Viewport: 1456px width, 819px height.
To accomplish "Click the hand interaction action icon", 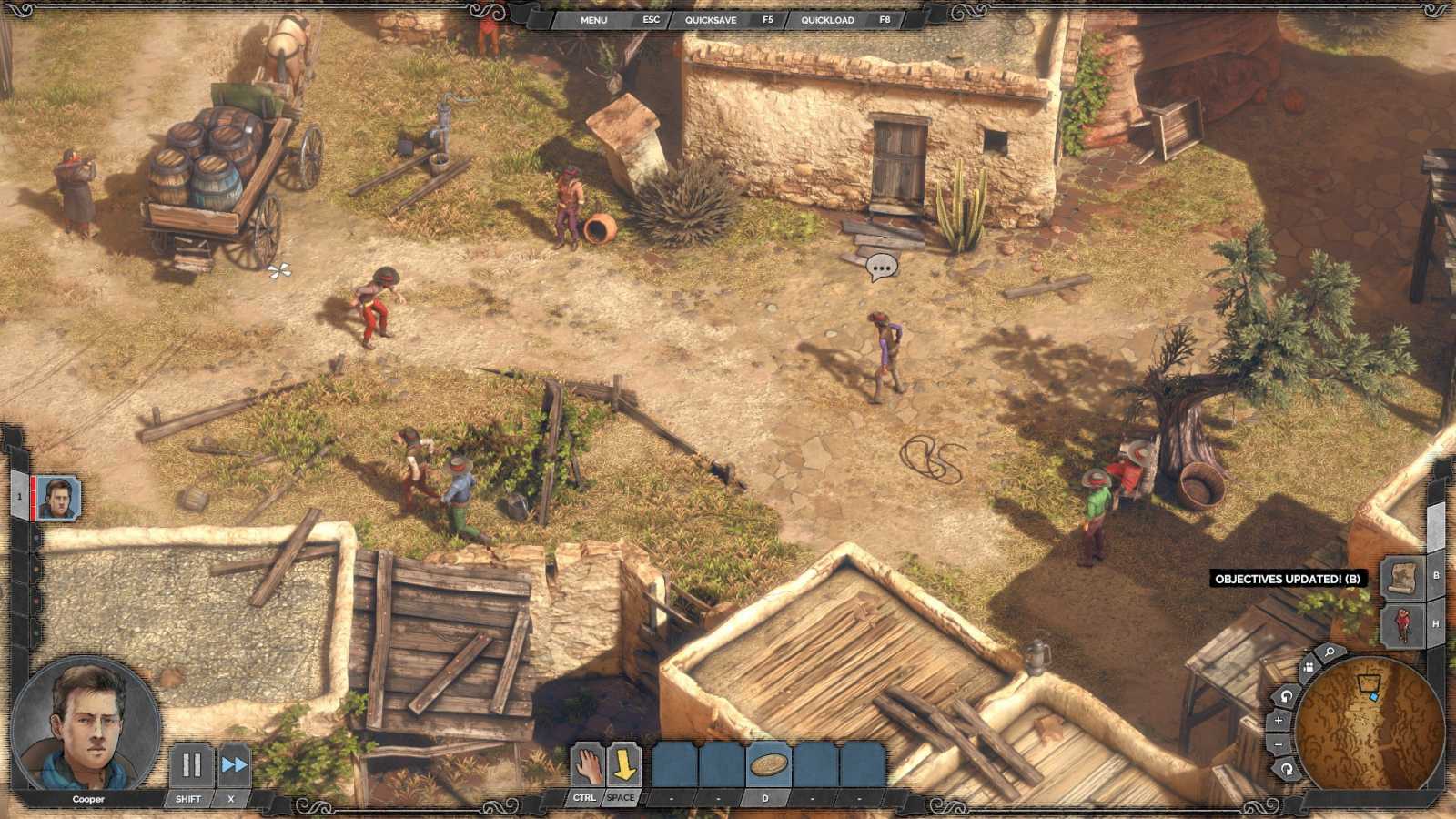I will click(587, 767).
